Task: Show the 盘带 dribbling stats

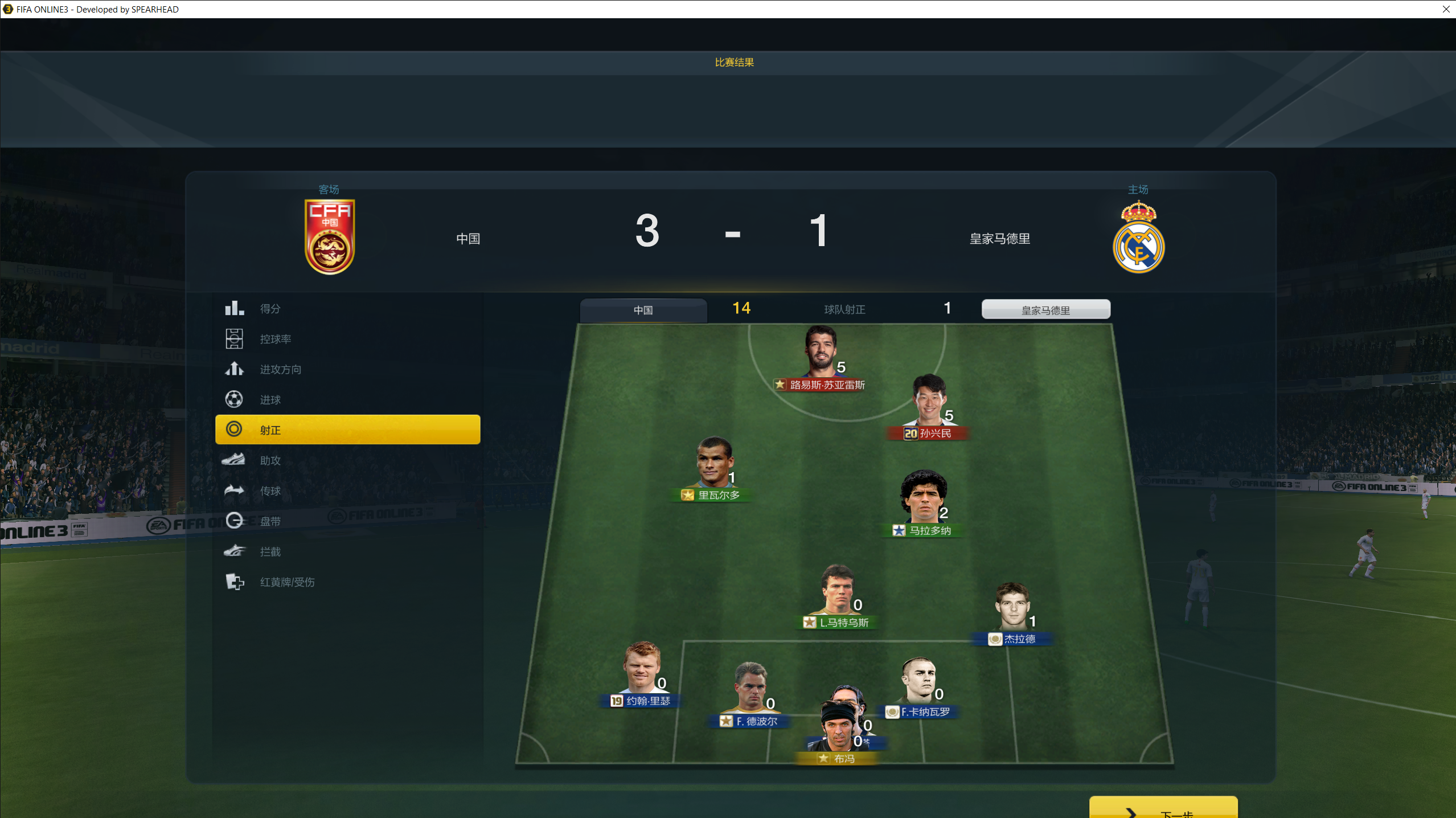Action: [x=347, y=521]
